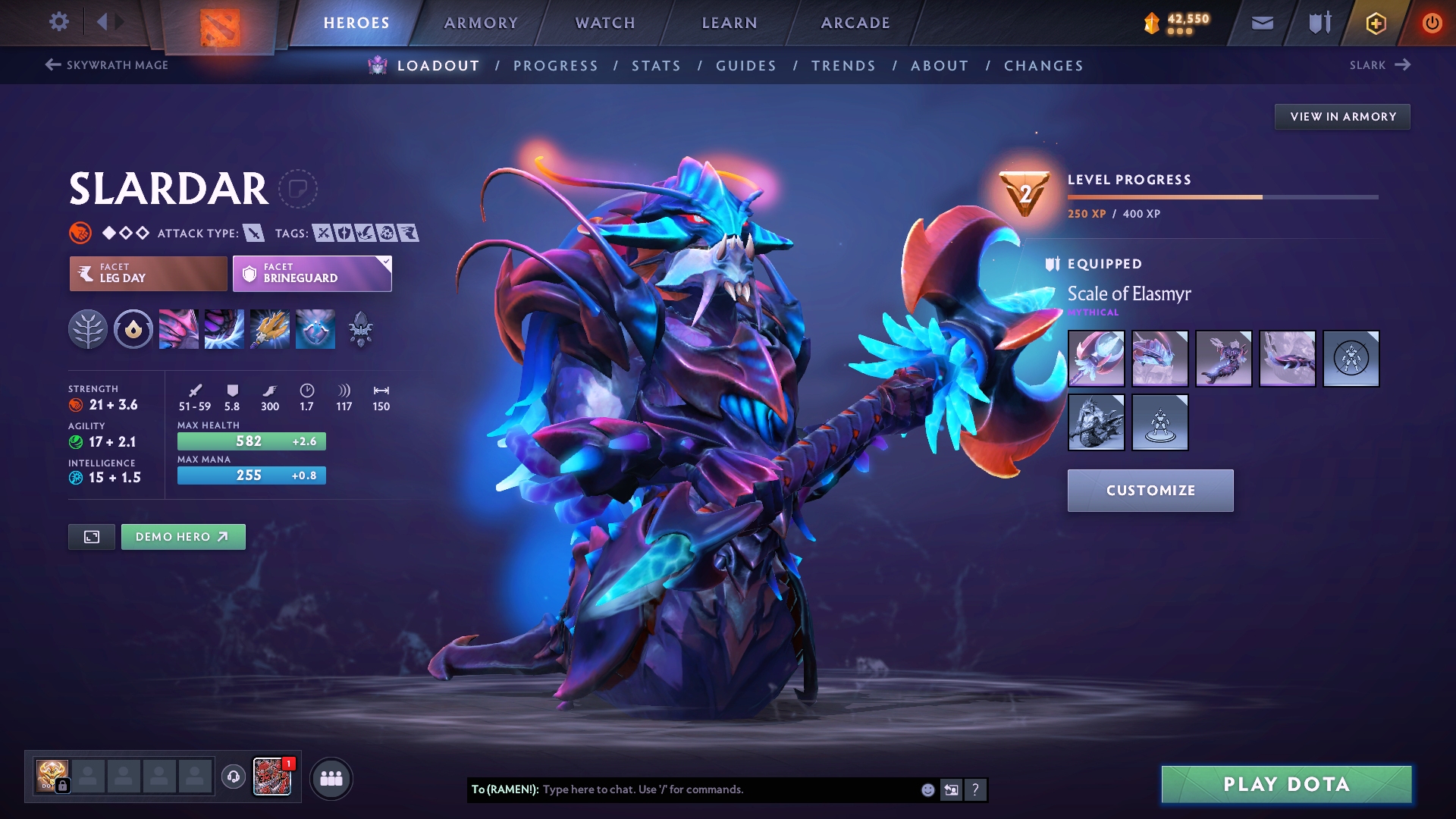Open the friends list icon
The height and width of the screenshot is (819, 1456).
(x=331, y=779)
